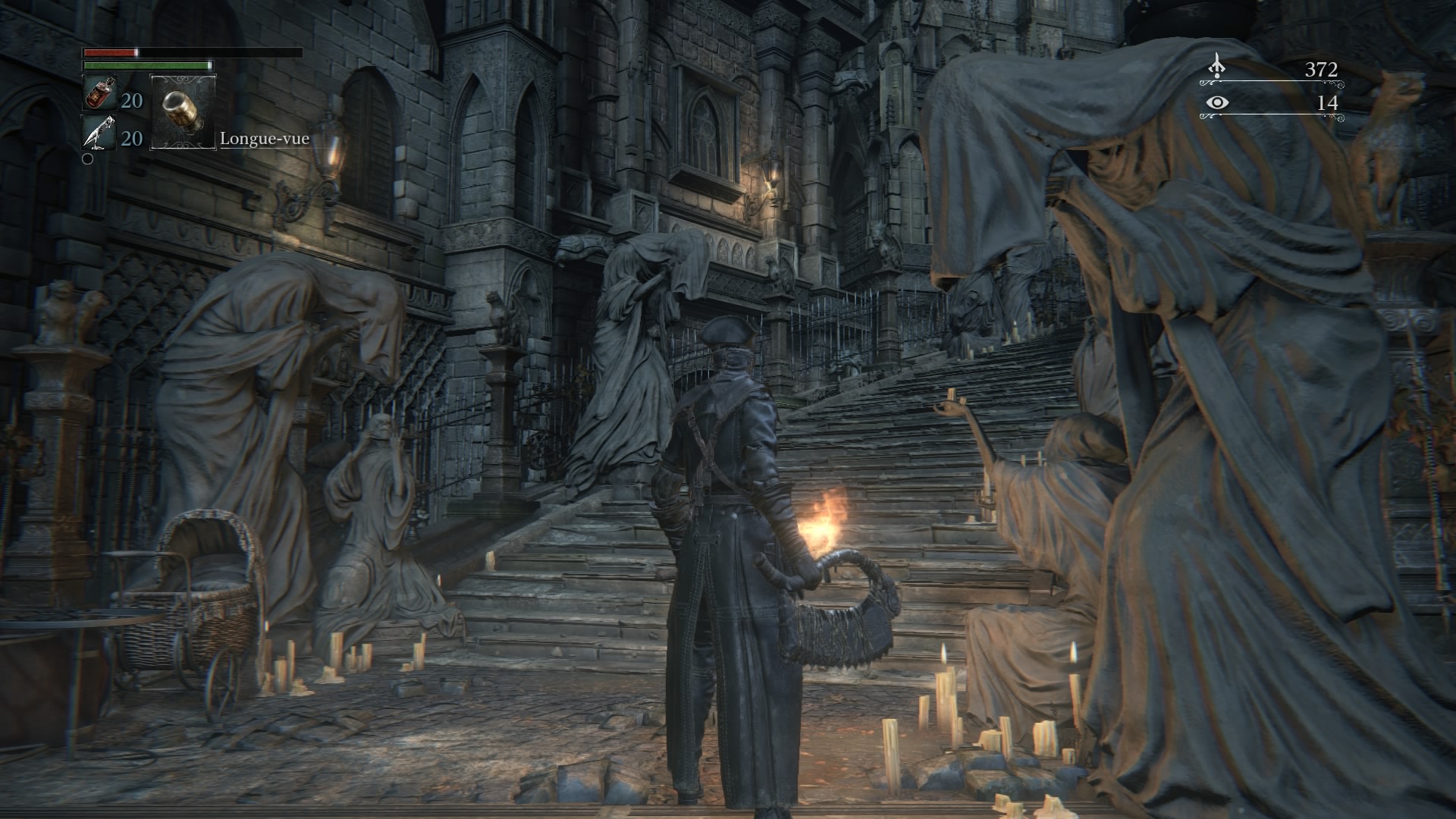The width and height of the screenshot is (1456, 819).
Task: Use the Longue-vue quick item slot
Action: [x=183, y=111]
